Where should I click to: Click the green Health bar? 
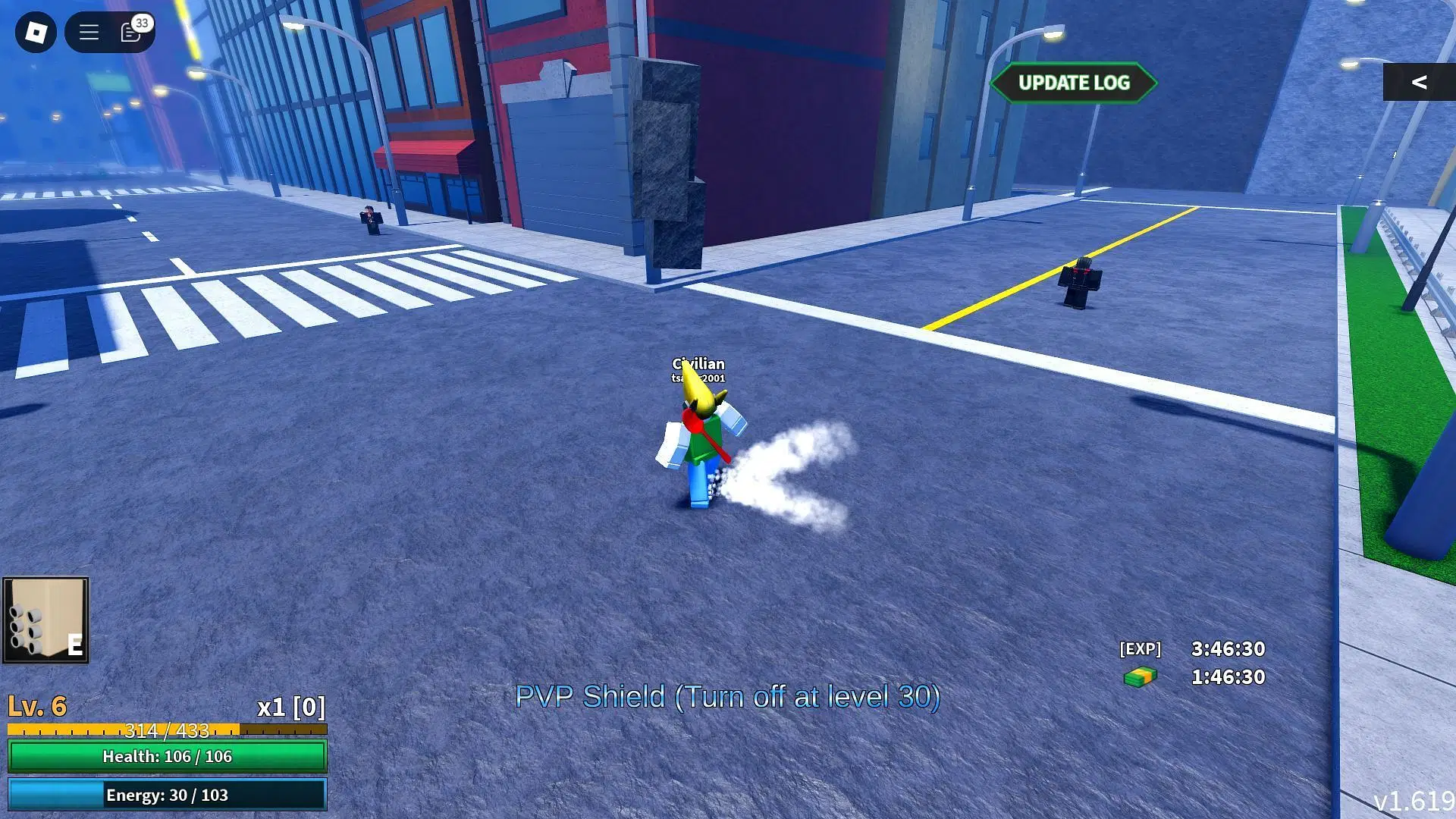coord(168,756)
